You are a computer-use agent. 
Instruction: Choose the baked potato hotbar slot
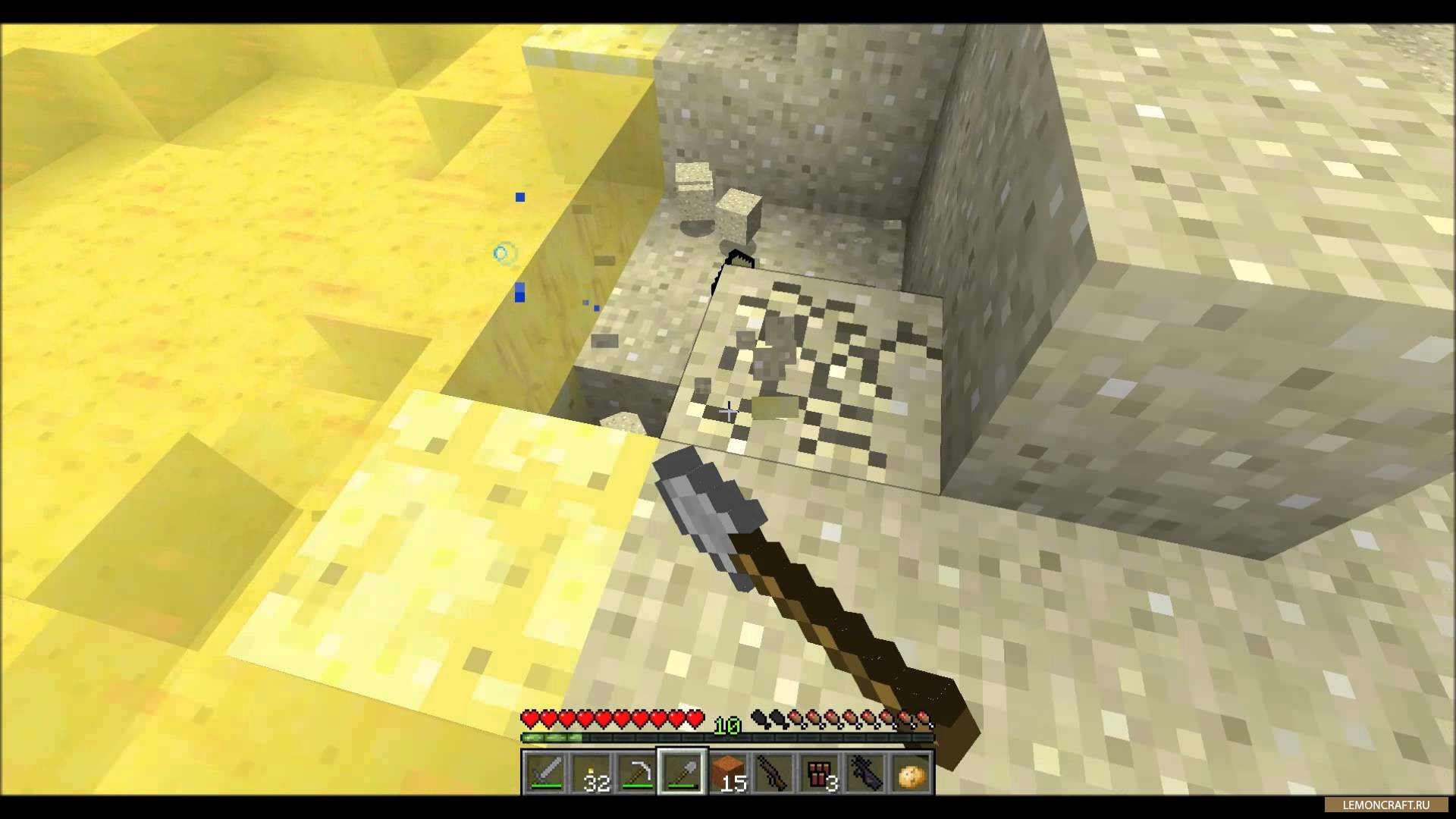coord(911,773)
